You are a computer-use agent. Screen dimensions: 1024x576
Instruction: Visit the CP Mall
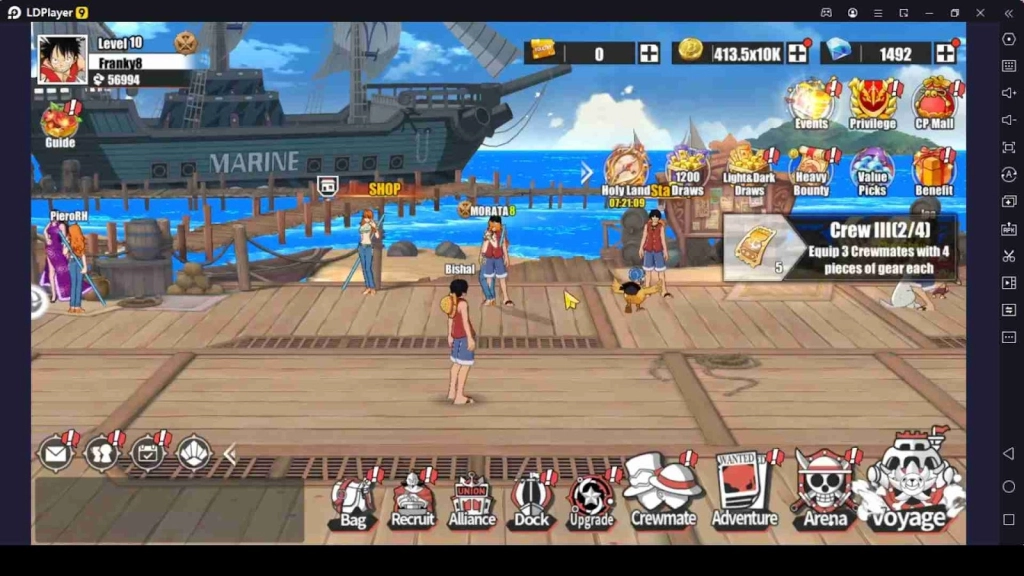[x=934, y=103]
